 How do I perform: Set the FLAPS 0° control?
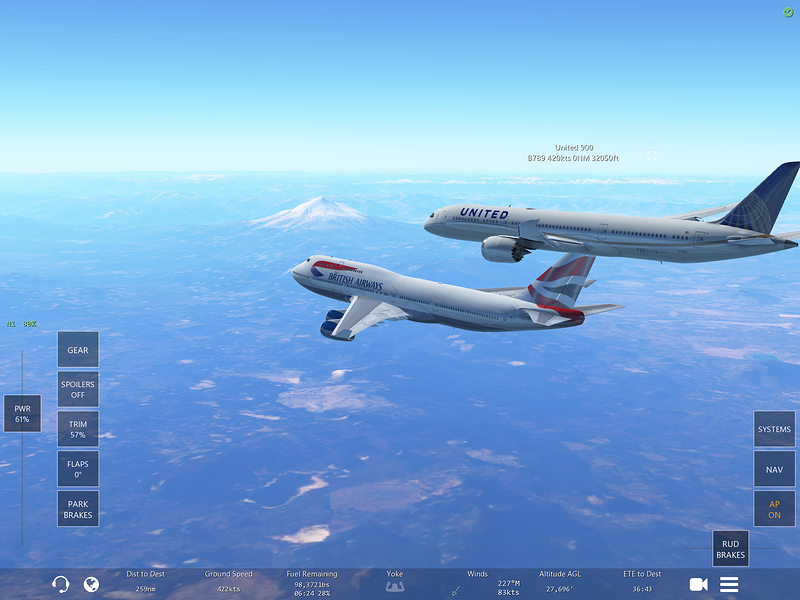[x=78, y=469]
